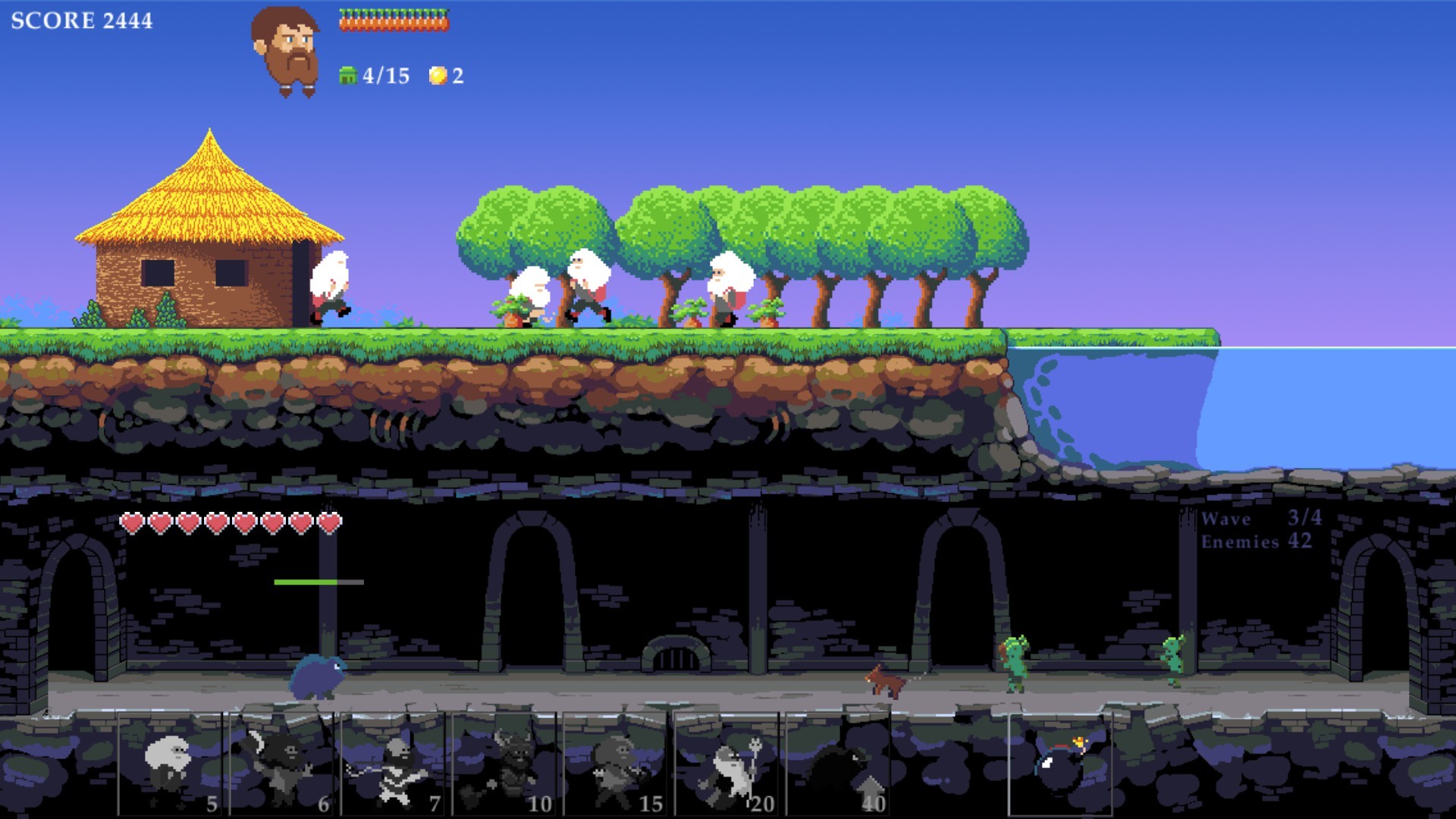Click the Wave 3/4 indicator
The height and width of the screenshot is (819, 1456).
click(1263, 519)
